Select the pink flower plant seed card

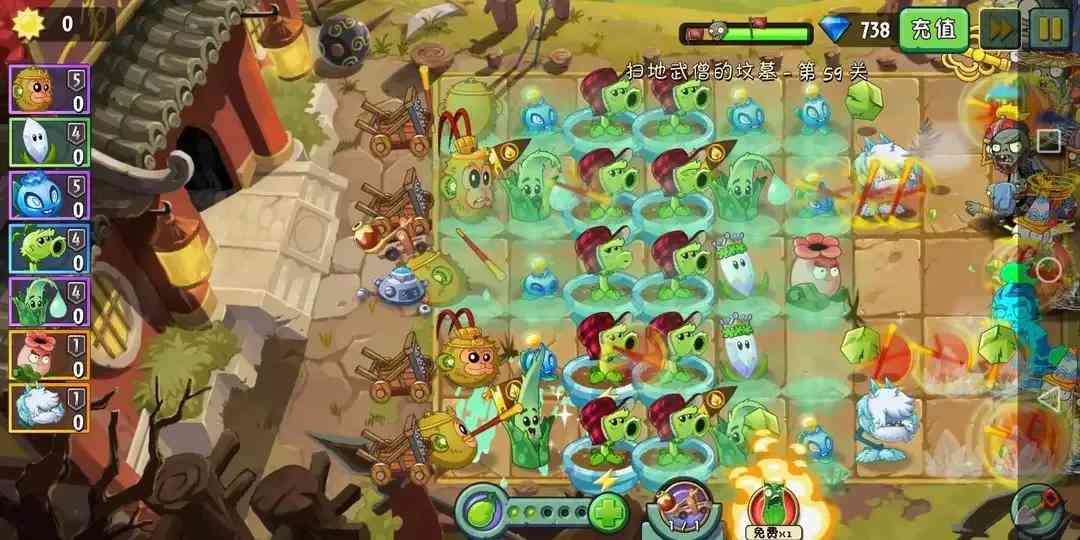pos(49,355)
